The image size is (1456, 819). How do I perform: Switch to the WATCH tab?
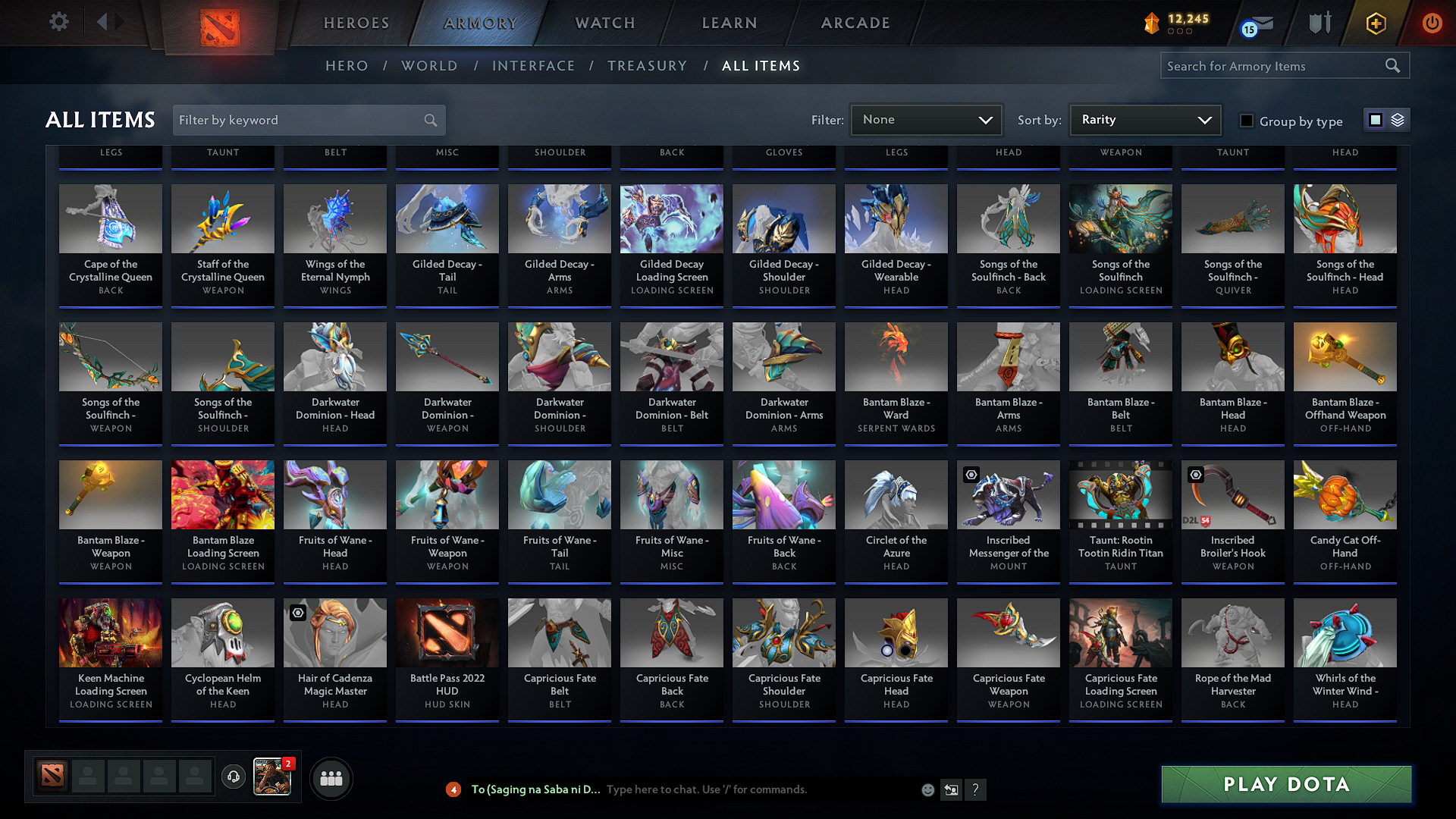(604, 23)
